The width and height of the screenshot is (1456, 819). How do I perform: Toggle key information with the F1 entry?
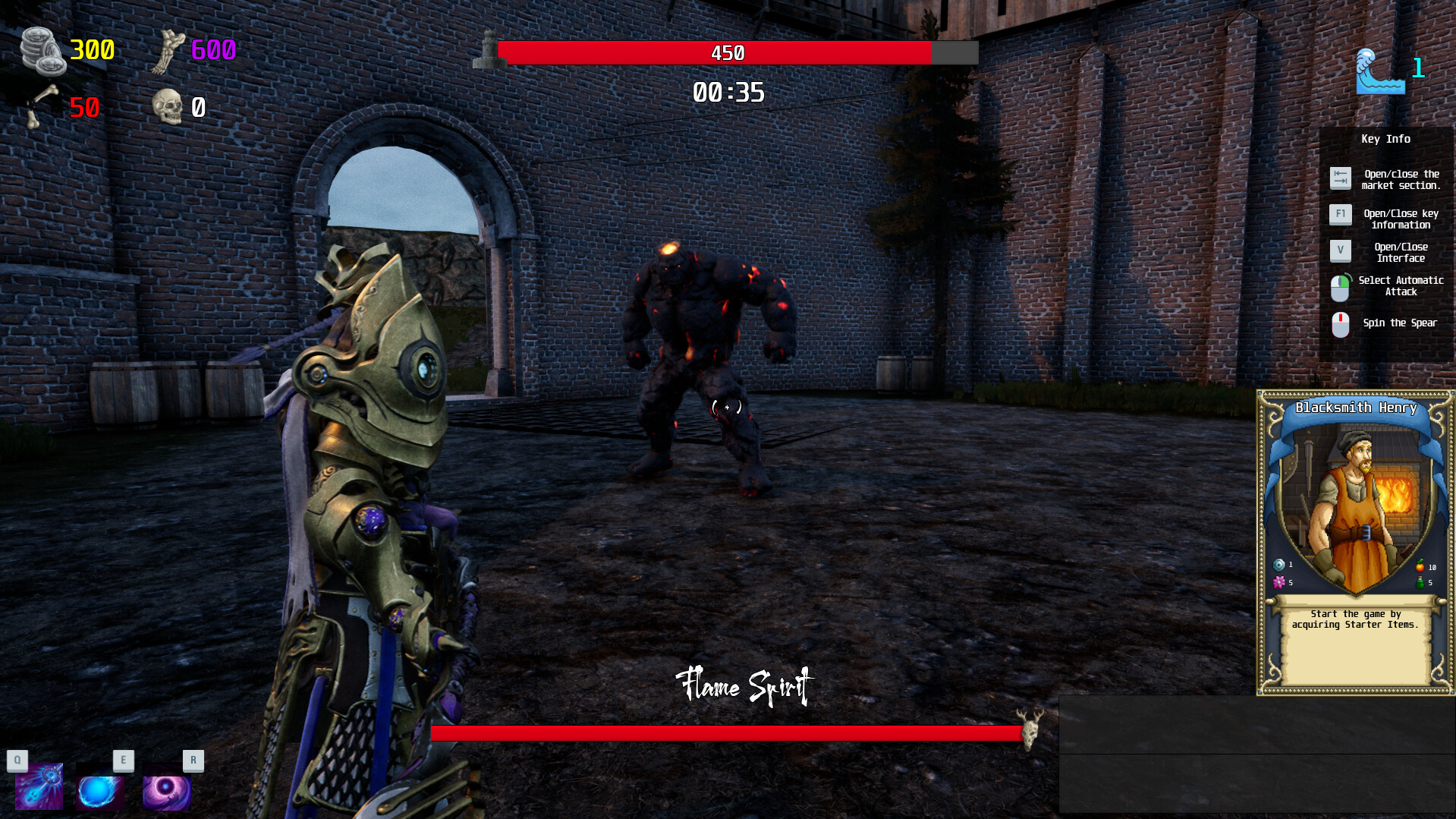point(1341,215)
